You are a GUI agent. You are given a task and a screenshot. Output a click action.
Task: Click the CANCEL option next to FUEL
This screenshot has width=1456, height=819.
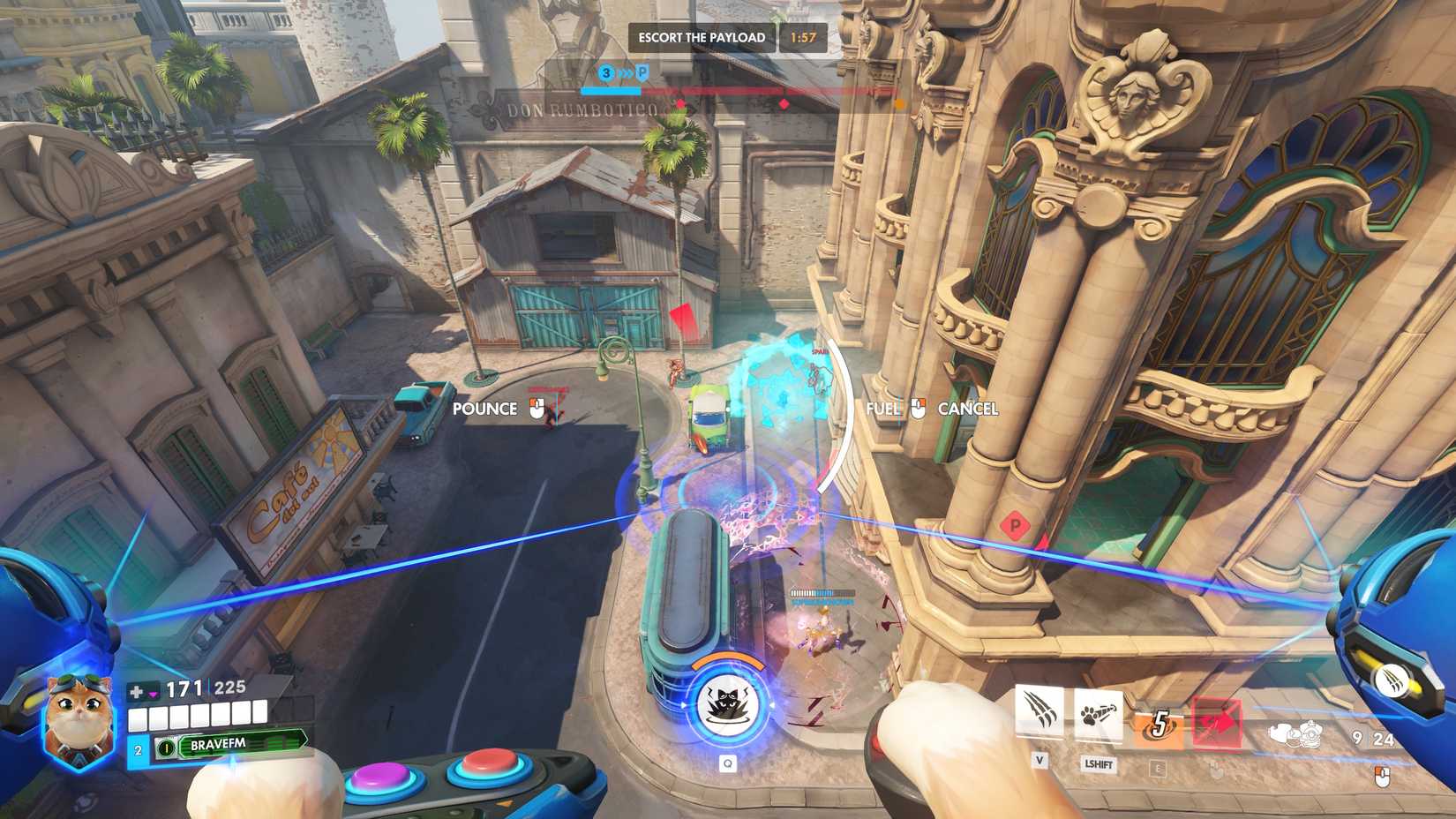969,409
